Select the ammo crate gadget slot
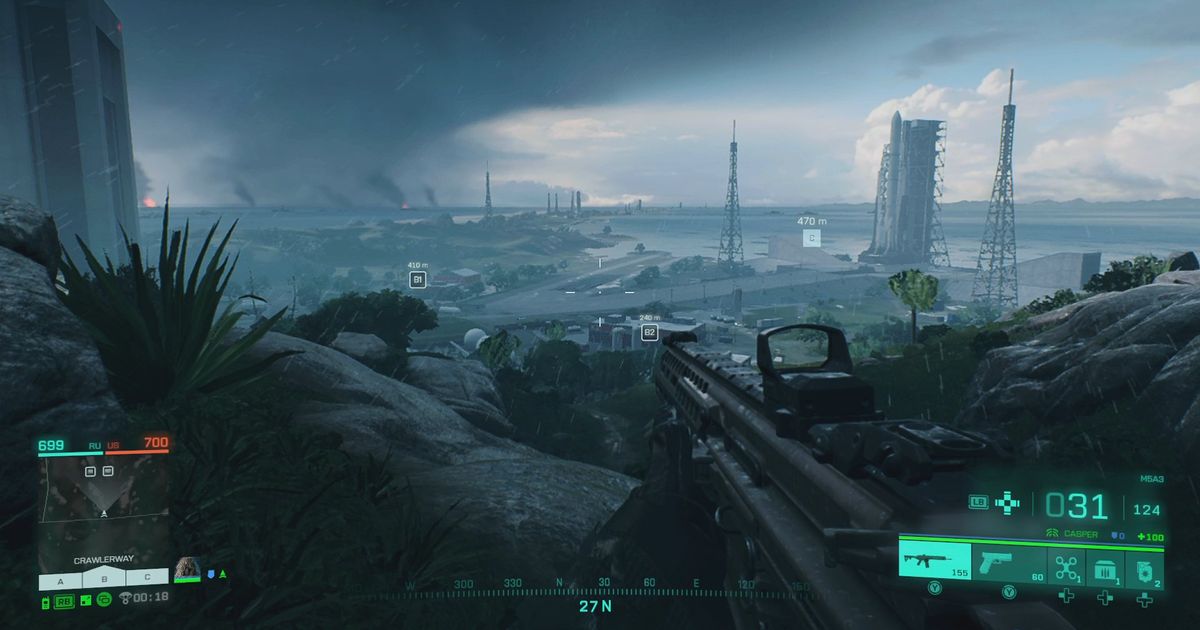Screen dimensions: 1200x630 tap(1104, 568)
